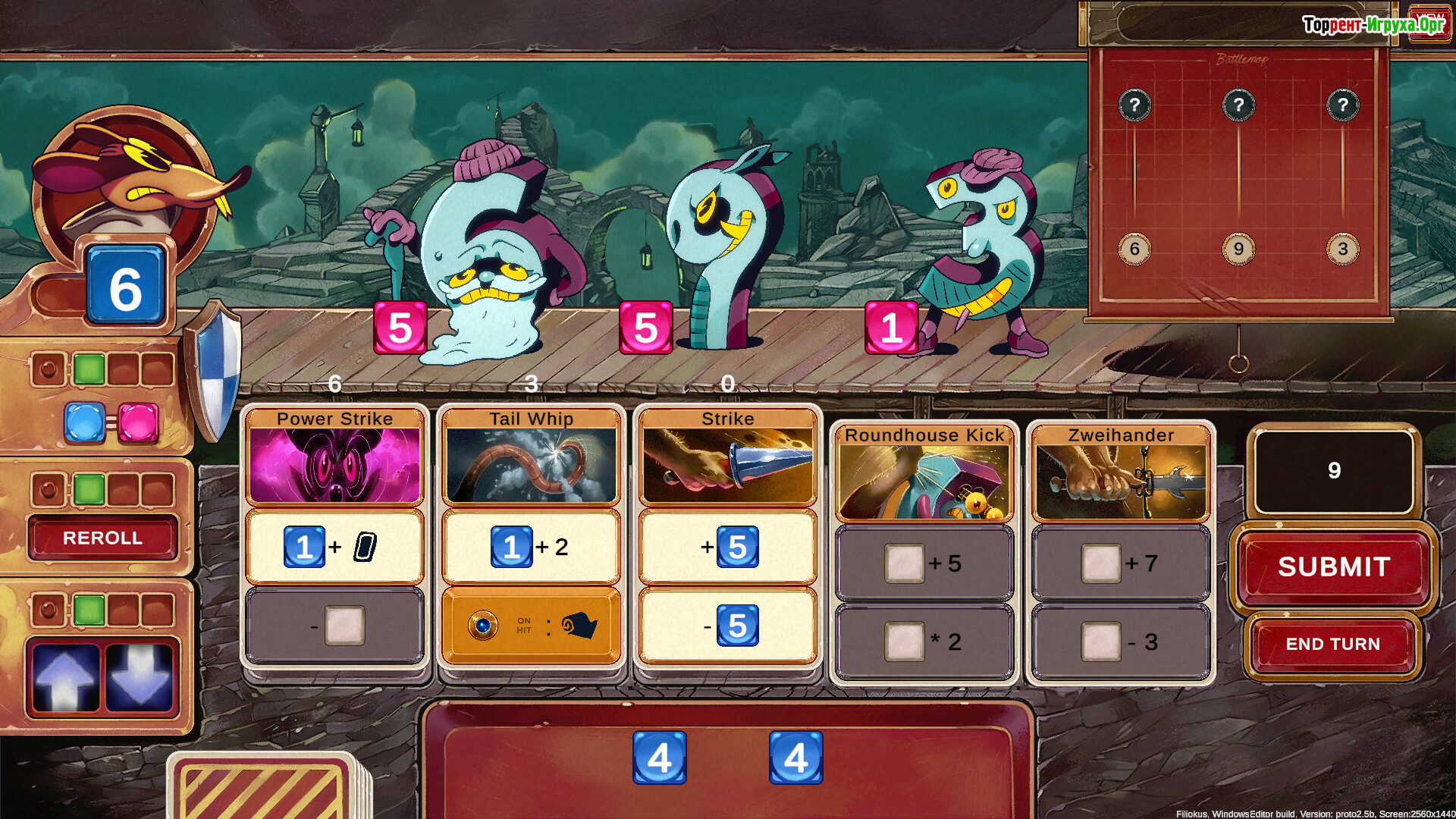Click the blue-and-white shield icon
Viewport: 1456px width, 819px height.
(215, 372)
